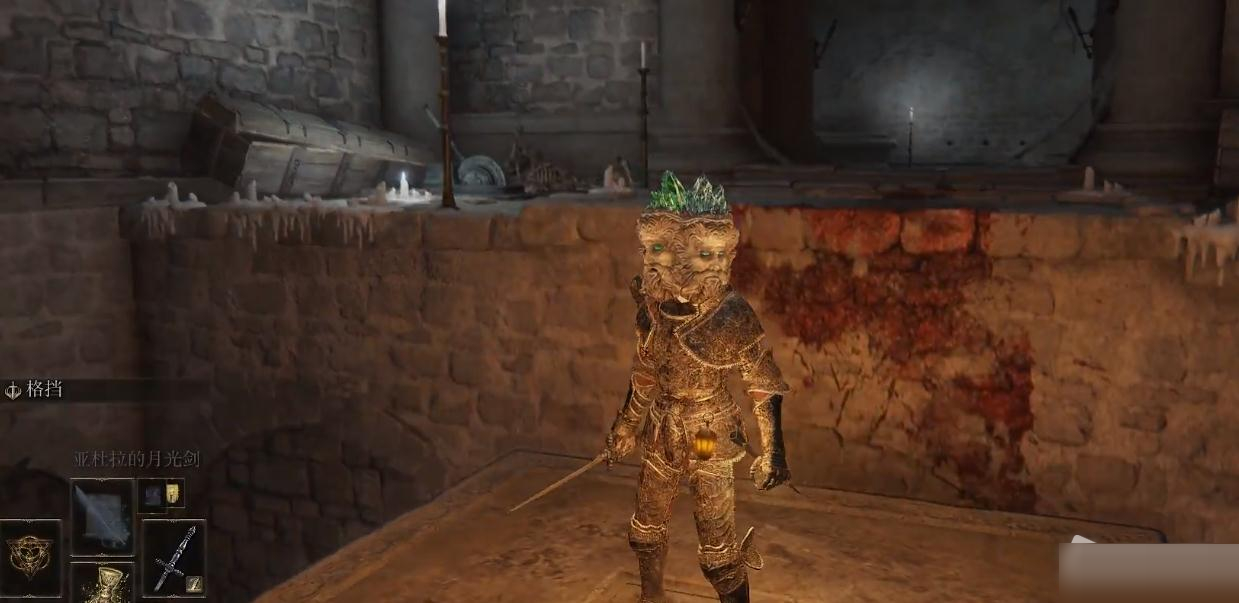Select the golden flask quick item slot
This screenshot has height=603, width=1239.
(102, 584)
